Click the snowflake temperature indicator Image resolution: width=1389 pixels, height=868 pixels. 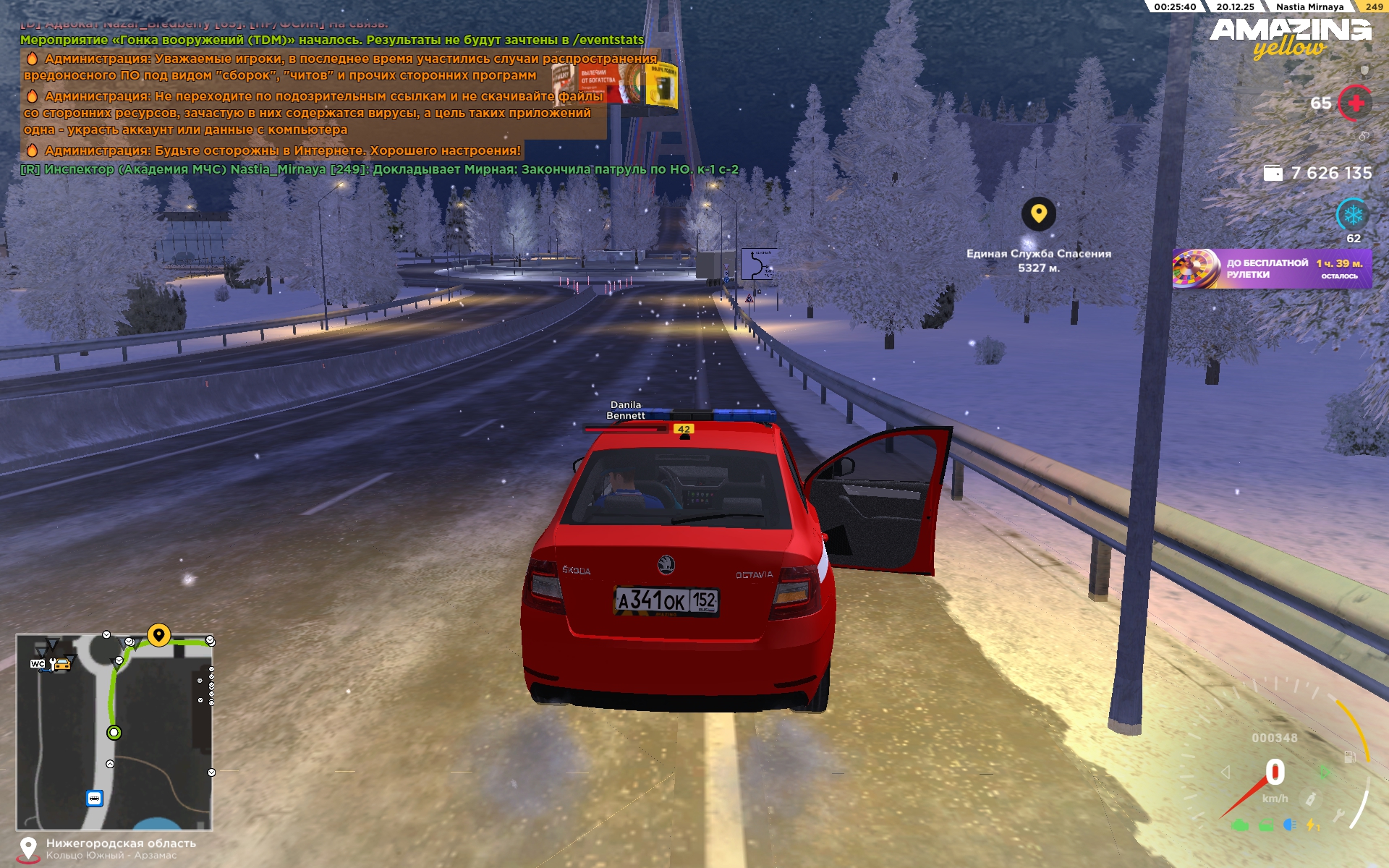[1353, 215]
